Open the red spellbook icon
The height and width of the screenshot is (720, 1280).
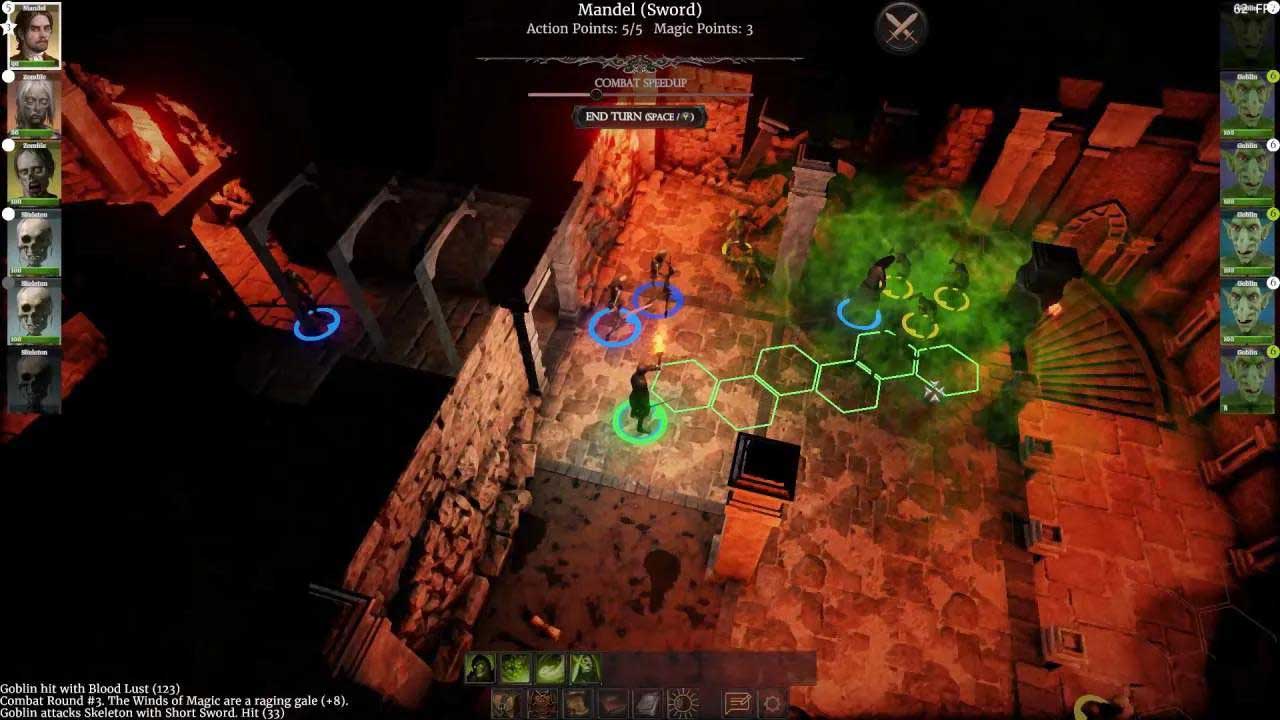coord(611,704)
